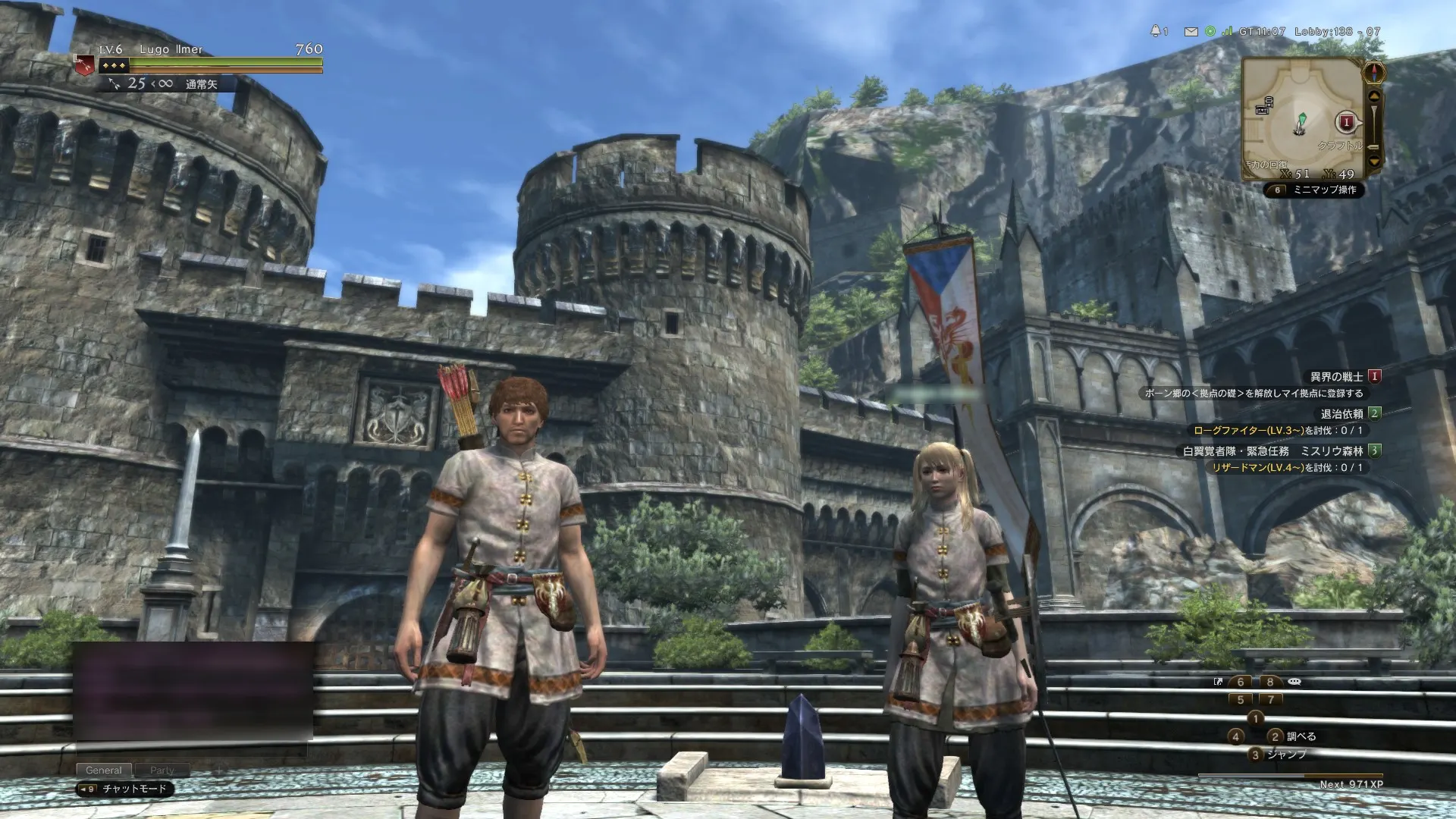Screen dimensions: 1456x819
Task: Open the notifications bell icon
Action: click(x=1156, y=31)
